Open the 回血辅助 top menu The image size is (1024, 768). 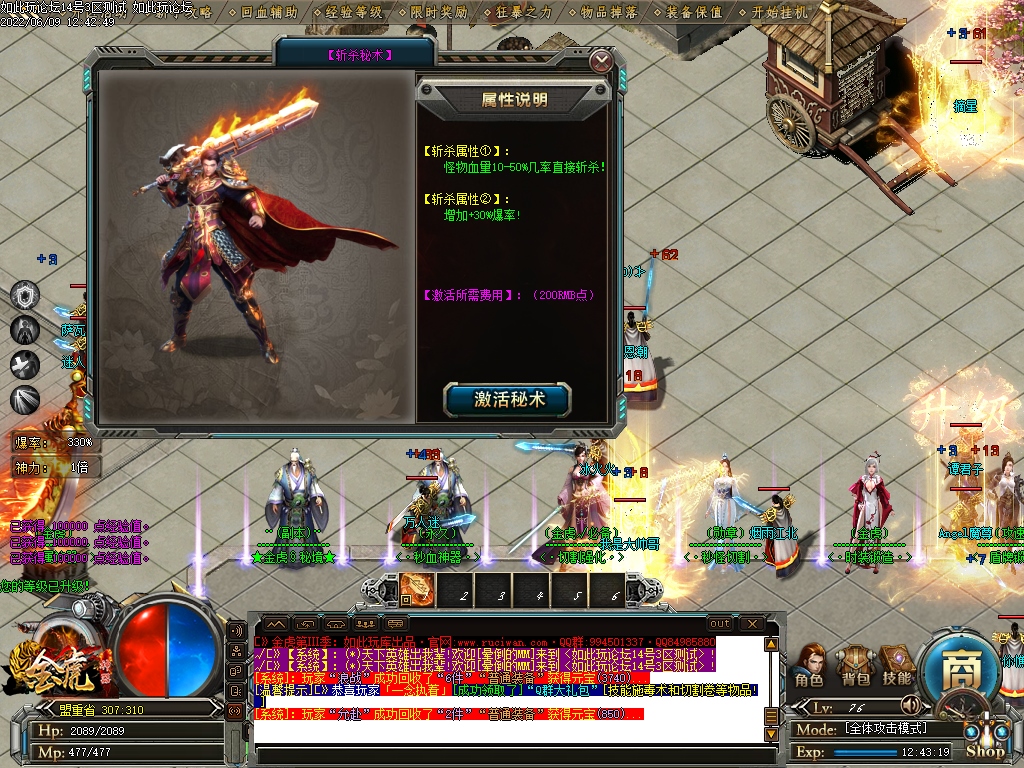point(269,13)
